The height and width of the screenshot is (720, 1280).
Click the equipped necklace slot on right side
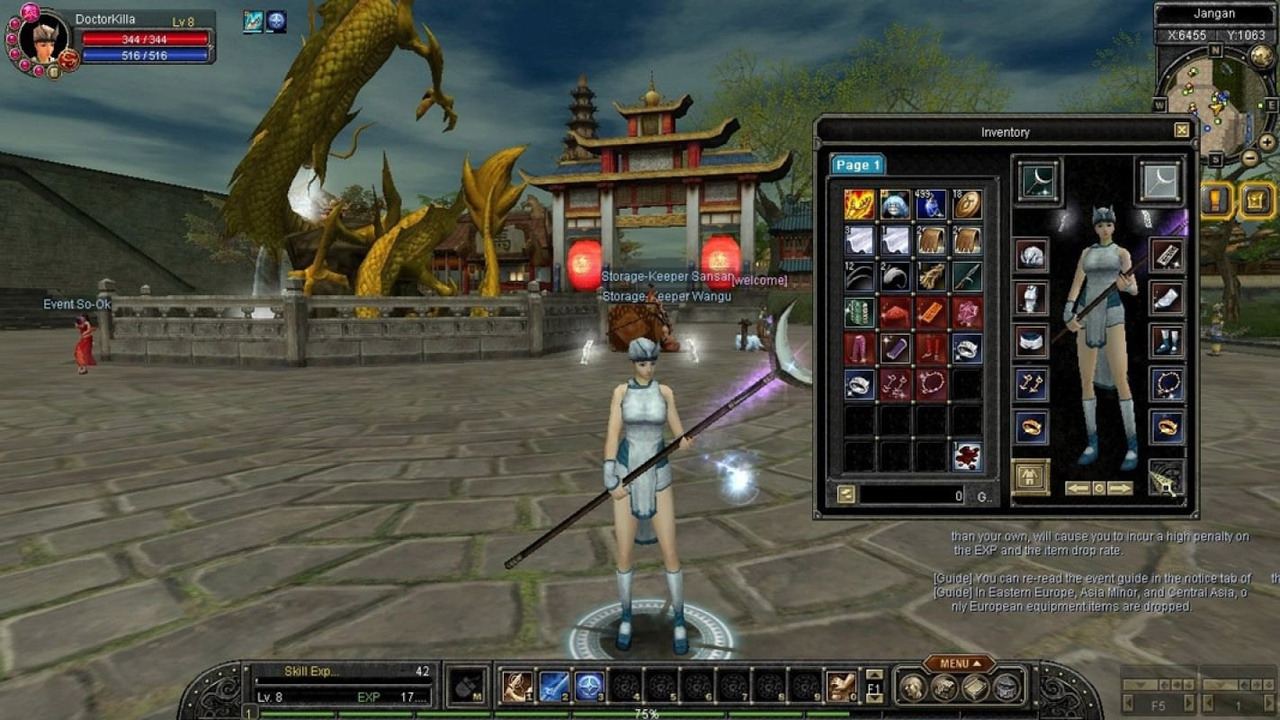(1167, 384)
